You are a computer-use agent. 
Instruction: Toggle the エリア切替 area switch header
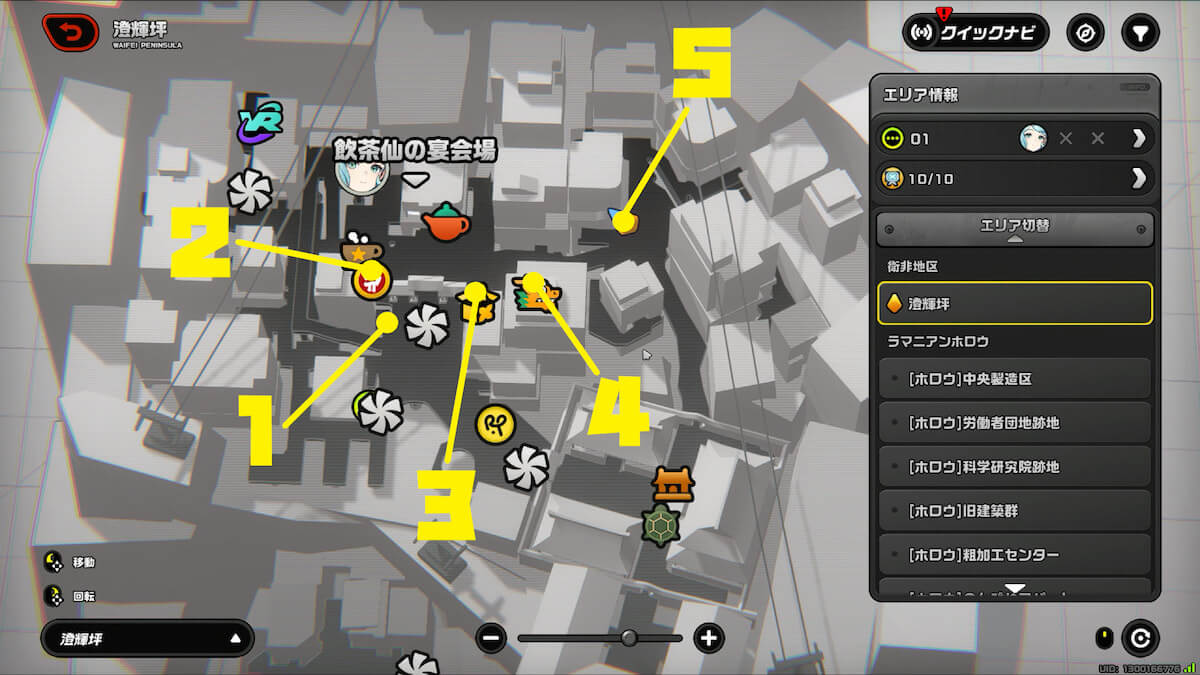click(1014, 228)
